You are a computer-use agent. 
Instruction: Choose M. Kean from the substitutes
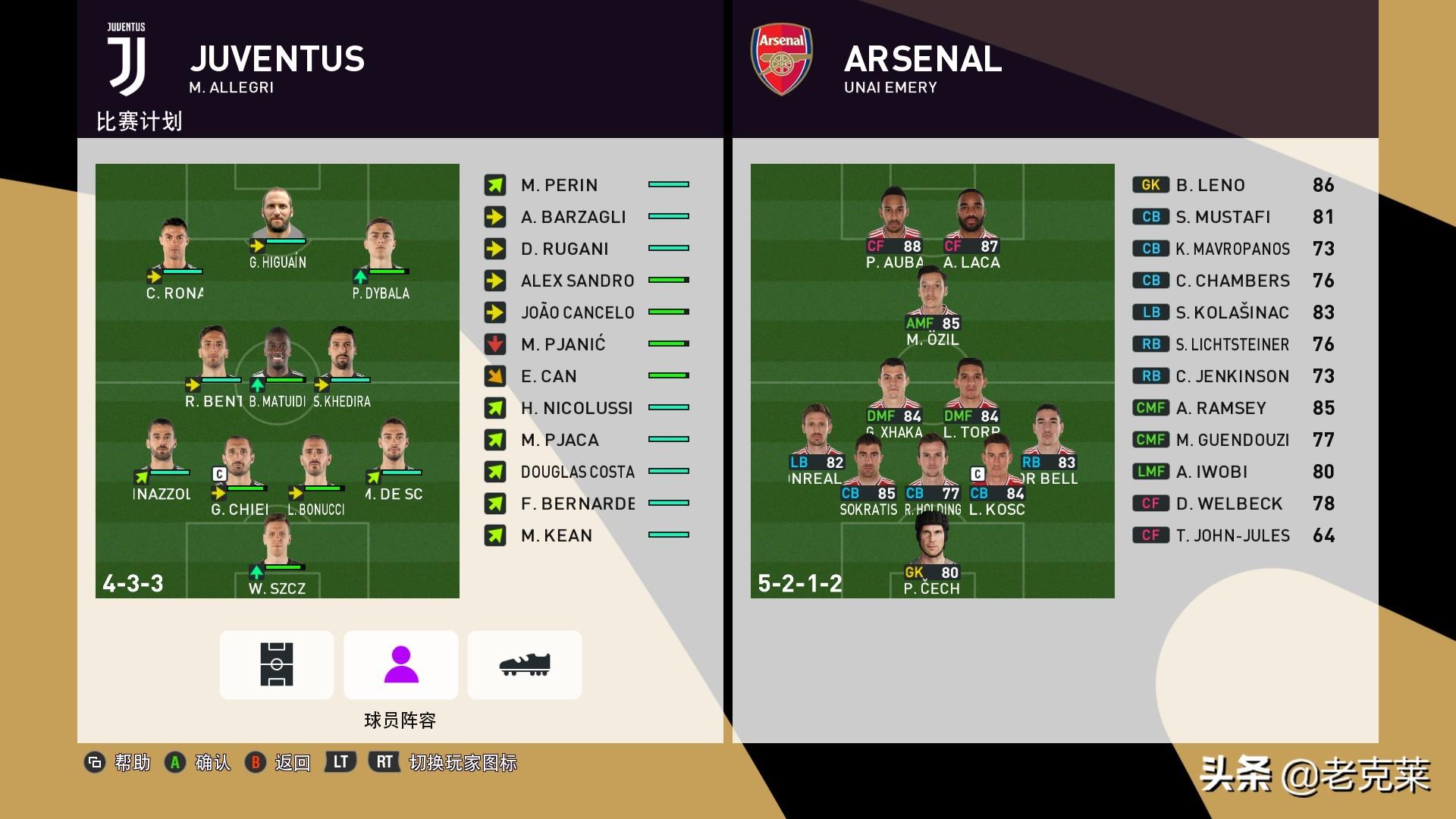[x=556, y=535]
